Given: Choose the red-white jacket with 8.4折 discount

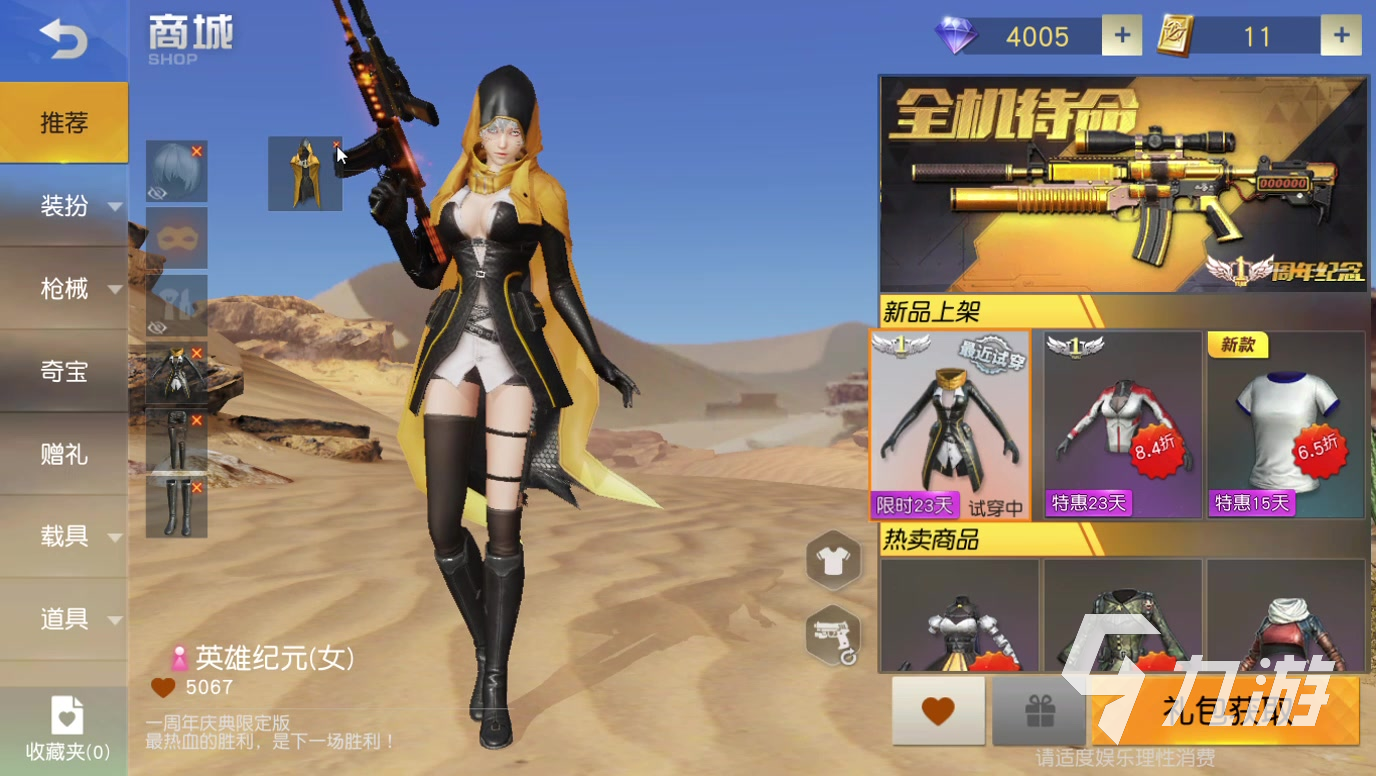Looking at the screenshot, I should (x=1122, y=425).
